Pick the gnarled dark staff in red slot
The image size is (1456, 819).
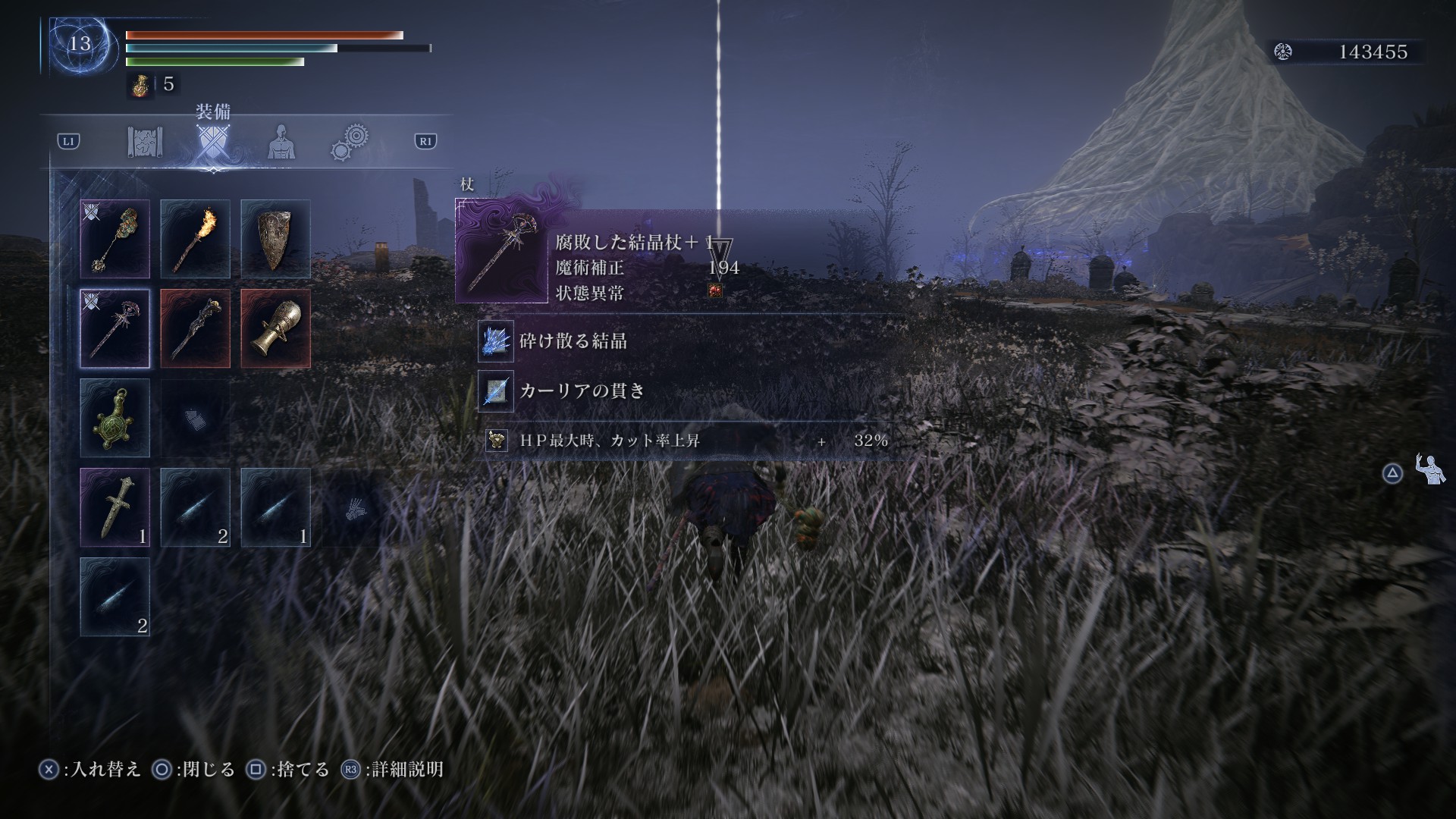[195, 328]
